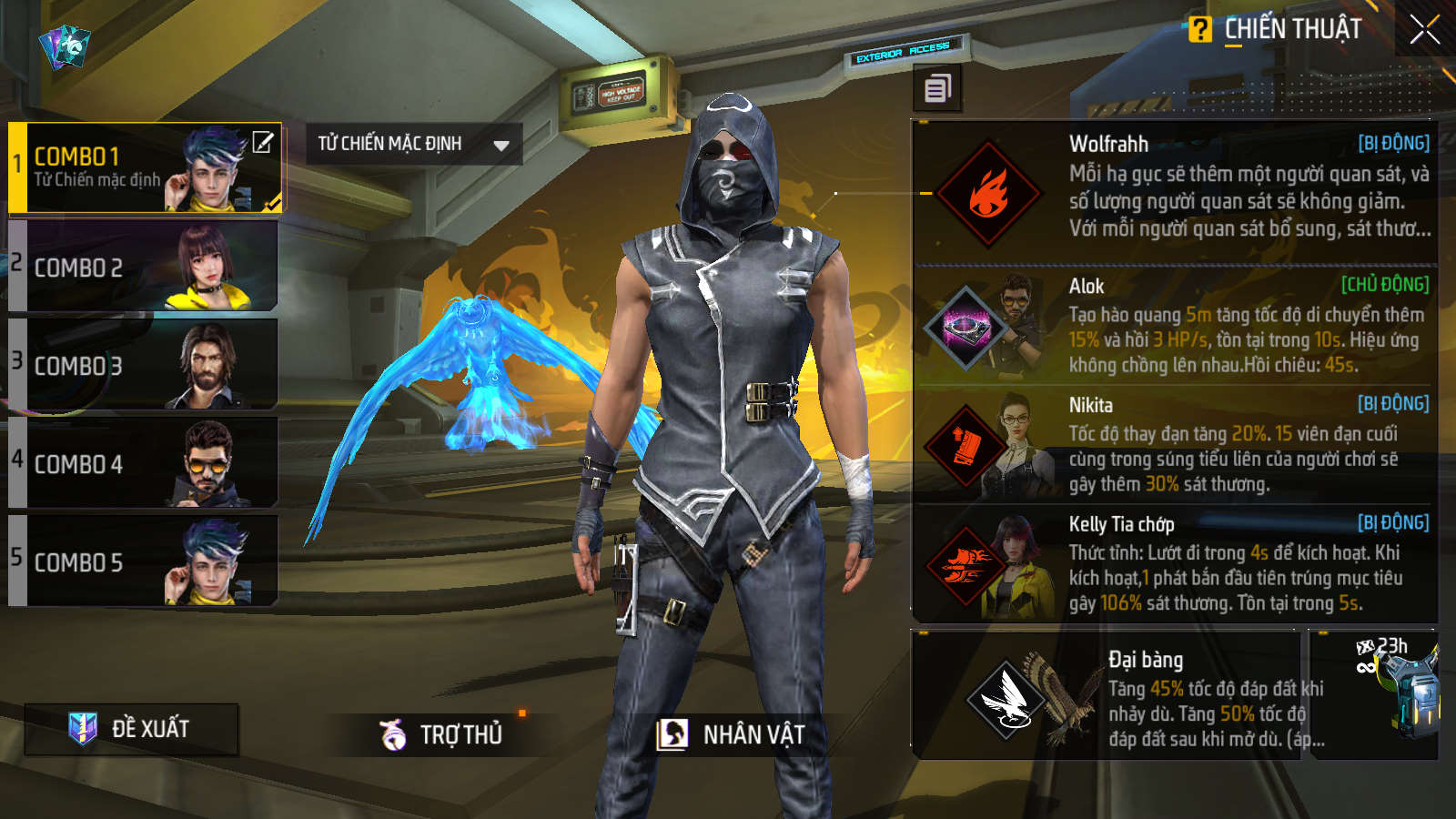Click the document list icon above skills
1456x819 pixels.
pyautogui.click(x=937, y=88)
